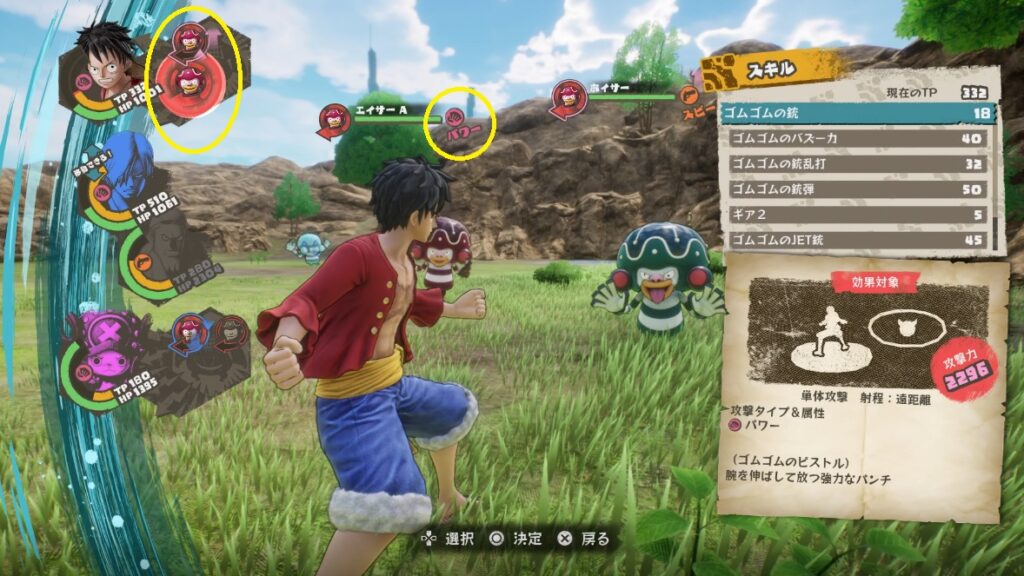Select the ゴムゴムの銃 skill
1024x576 pixels.
[860, 113]
